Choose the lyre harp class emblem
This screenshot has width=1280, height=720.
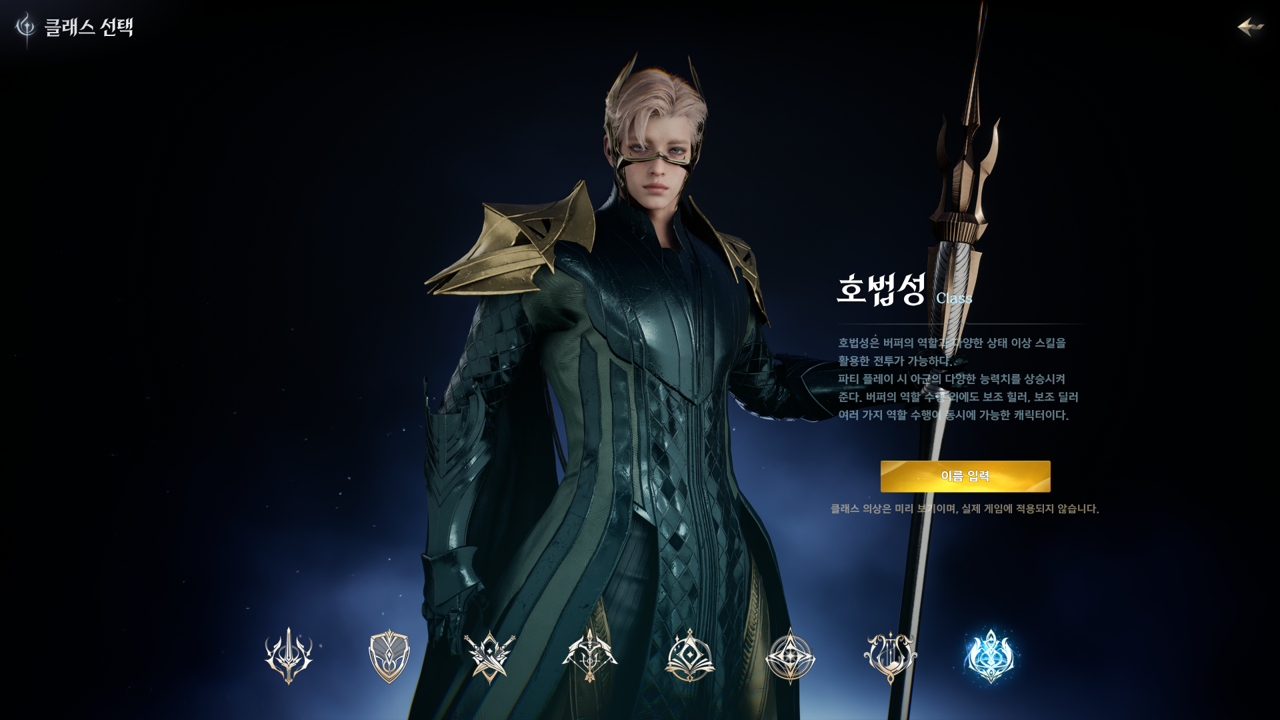(890, 656)
